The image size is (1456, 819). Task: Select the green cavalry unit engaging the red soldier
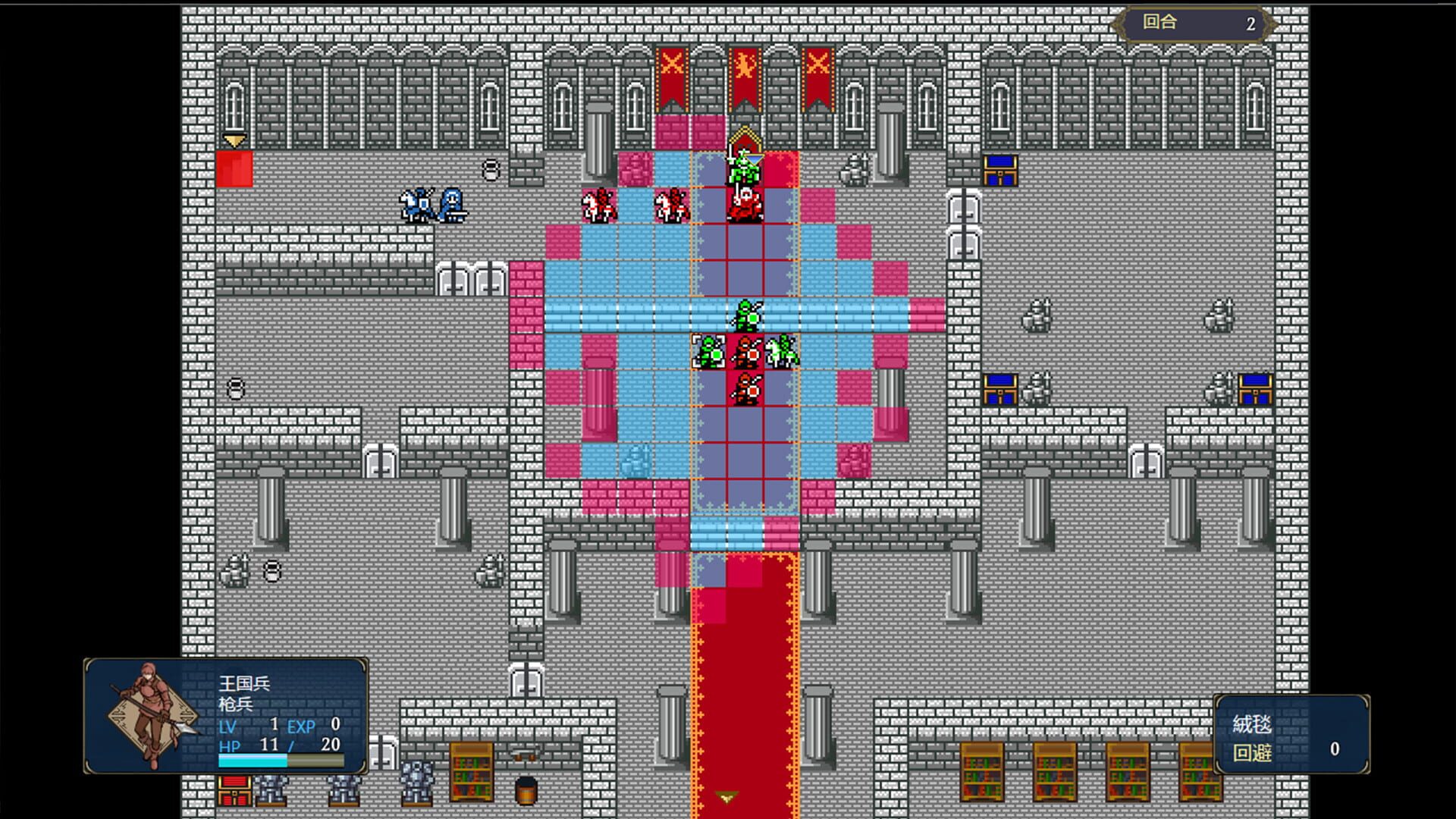(x=781, y=353)
